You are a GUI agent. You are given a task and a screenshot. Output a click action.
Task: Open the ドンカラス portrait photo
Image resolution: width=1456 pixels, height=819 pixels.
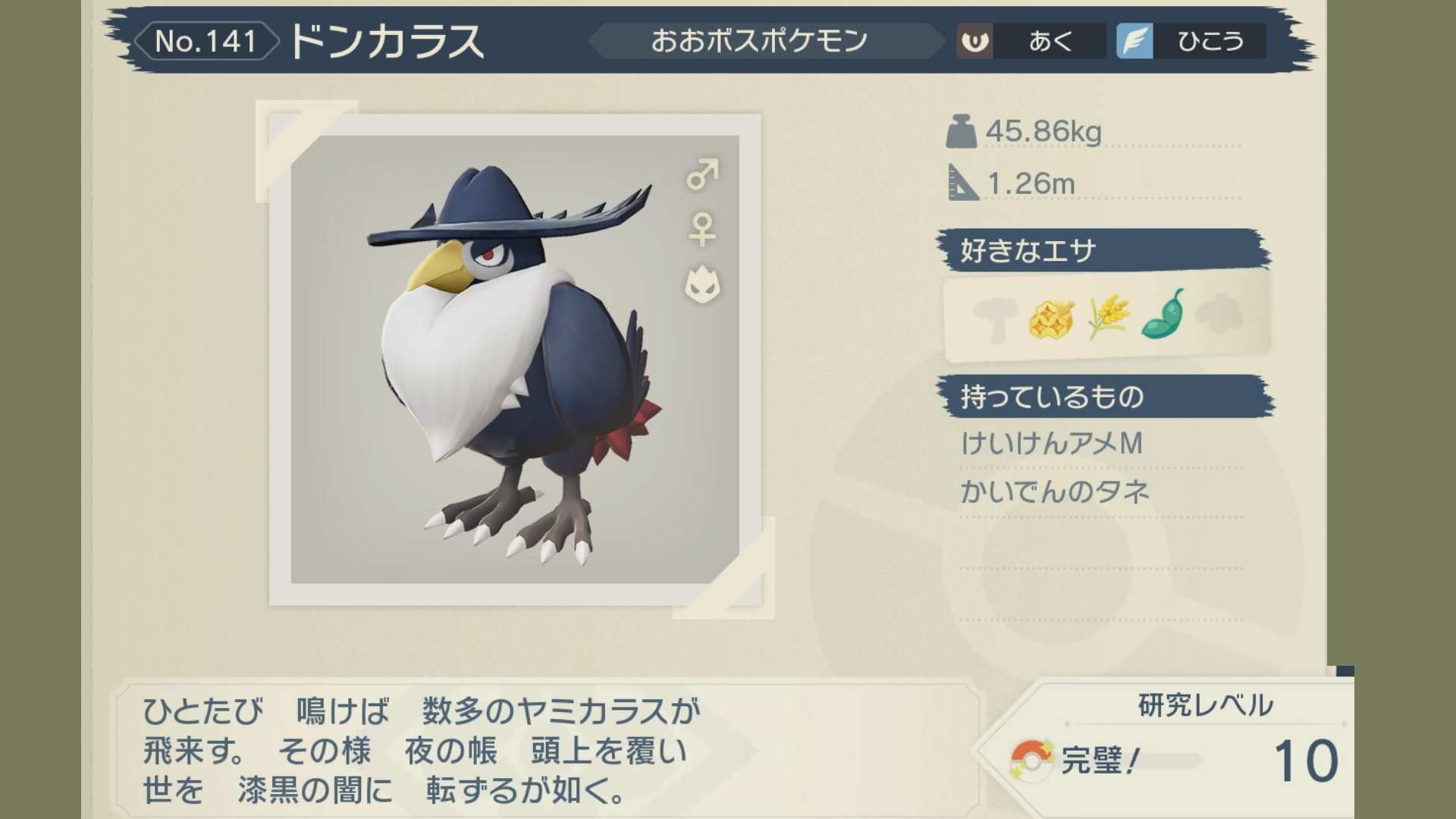click(x=515, y=359)
